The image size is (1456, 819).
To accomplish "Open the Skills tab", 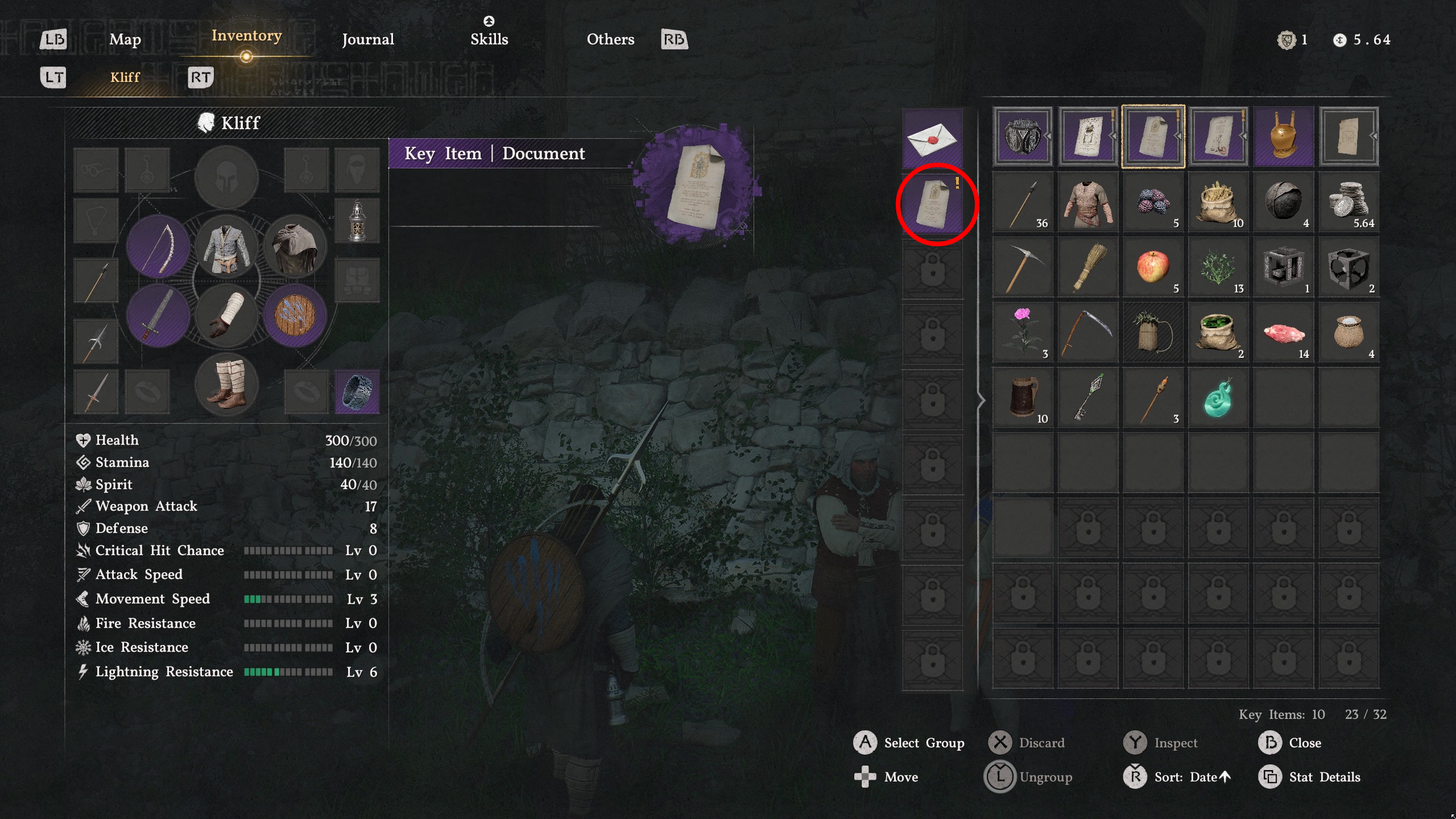I will [x=489, y=39].
